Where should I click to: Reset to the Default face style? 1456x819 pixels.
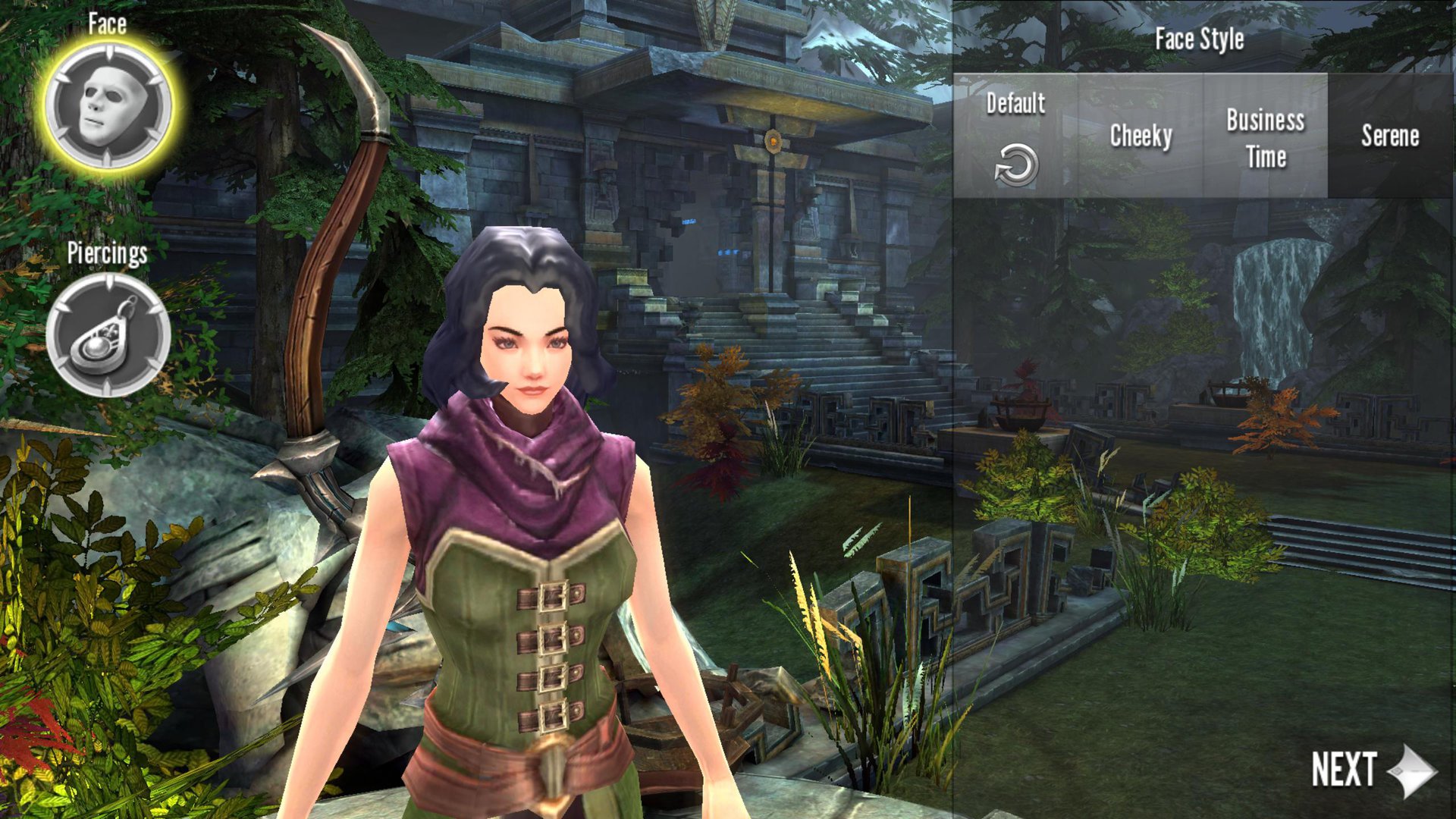(x=1015, y=136)
